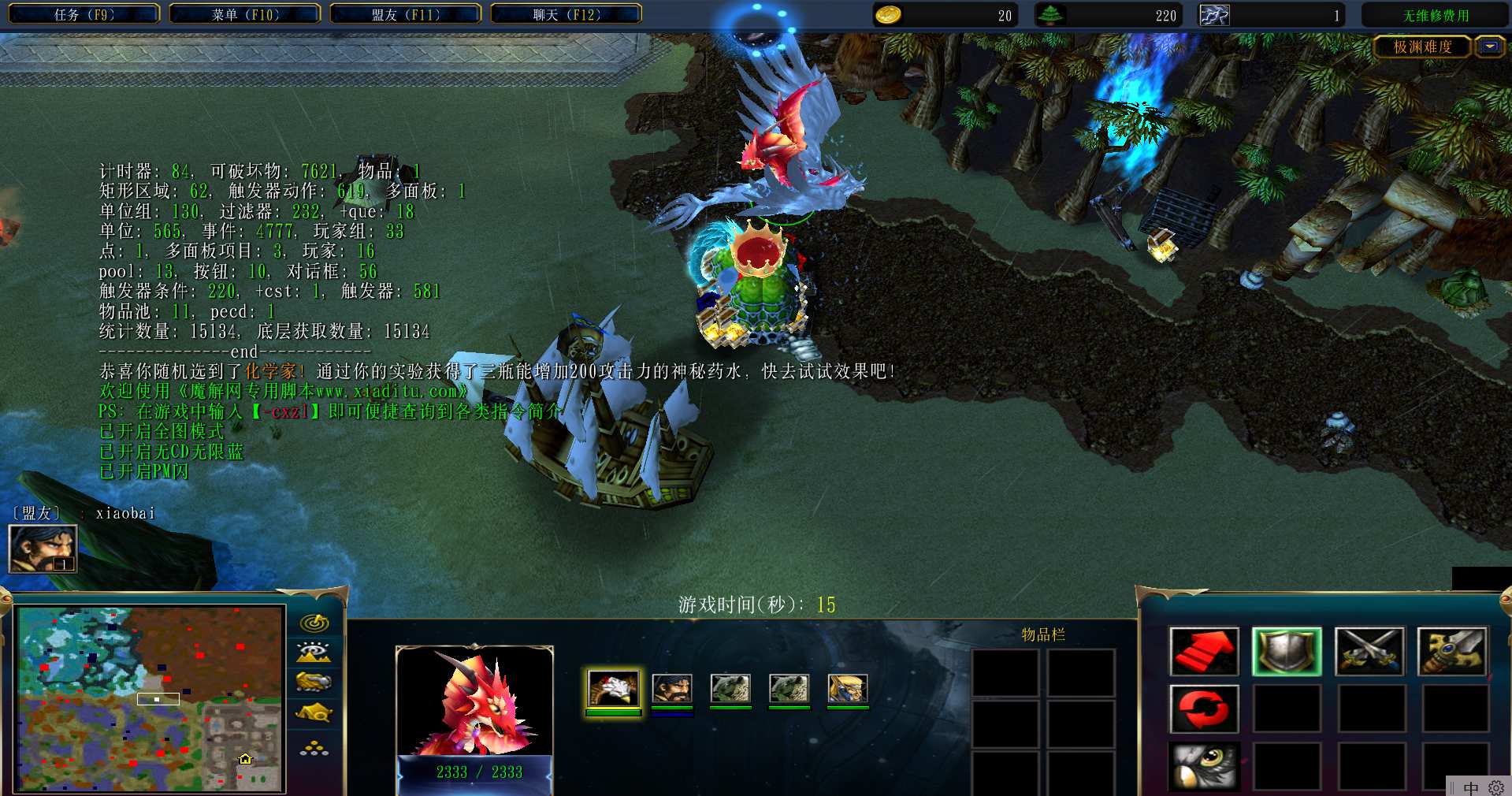1512x796 pixels.
Task: Click on the minimap
Action: coord(150,698)
